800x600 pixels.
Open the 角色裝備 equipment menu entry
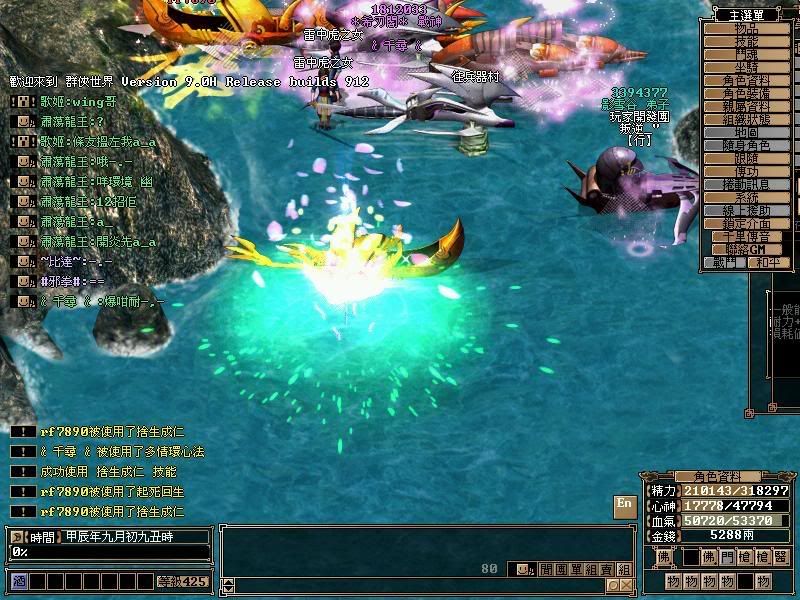747,94
